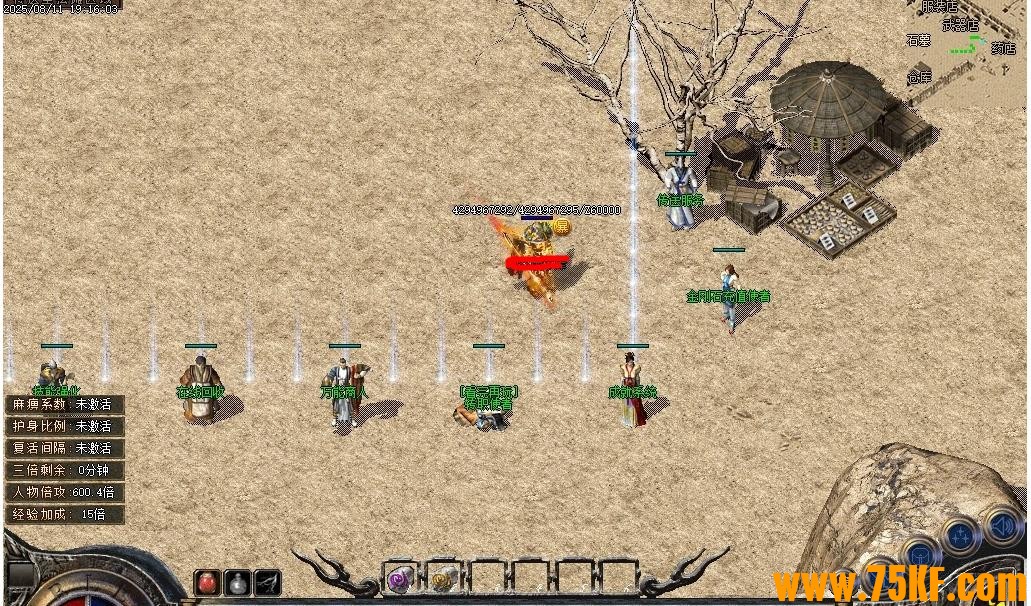Click the 武器店 label on the minimap
This screenshot has height=606, width=1031.
[960, 24]
